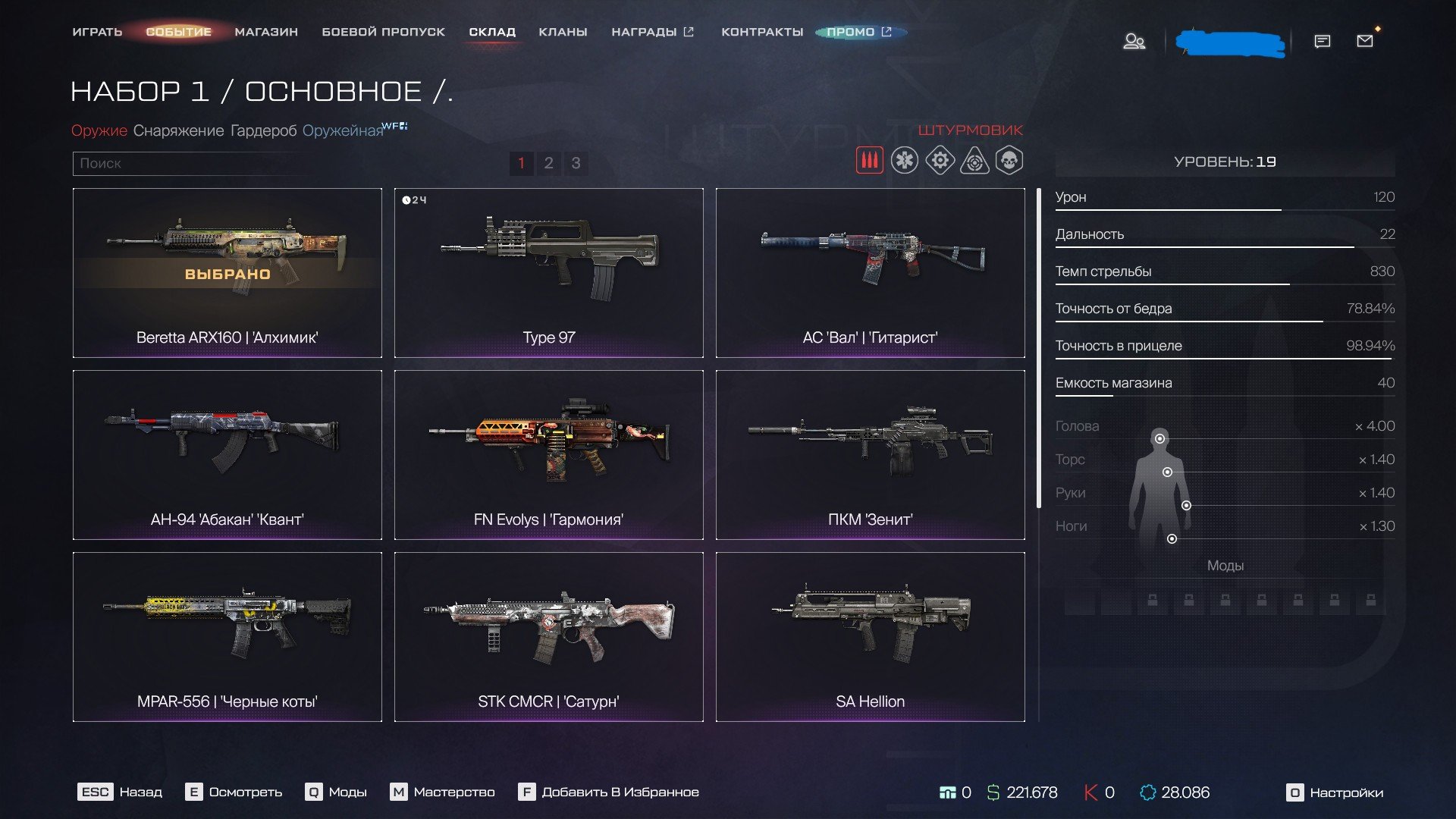Open the friends list icon
The height and width of the screenshot is (819, 1456).
pyautogui.click(x=1134, y=41)
